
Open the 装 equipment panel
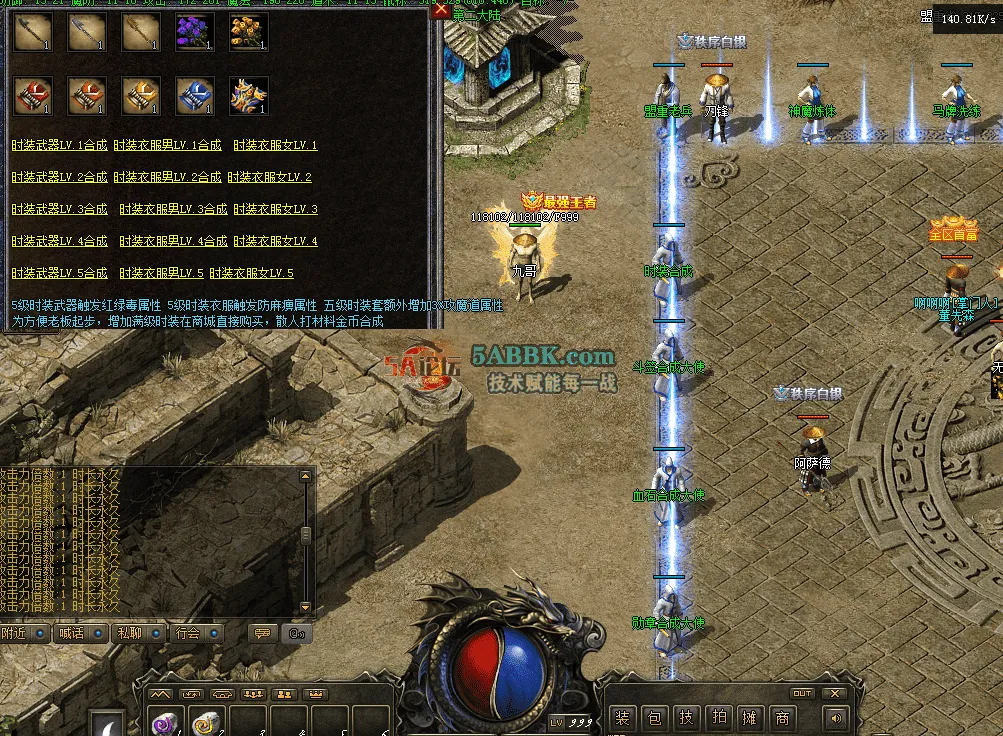623,717
